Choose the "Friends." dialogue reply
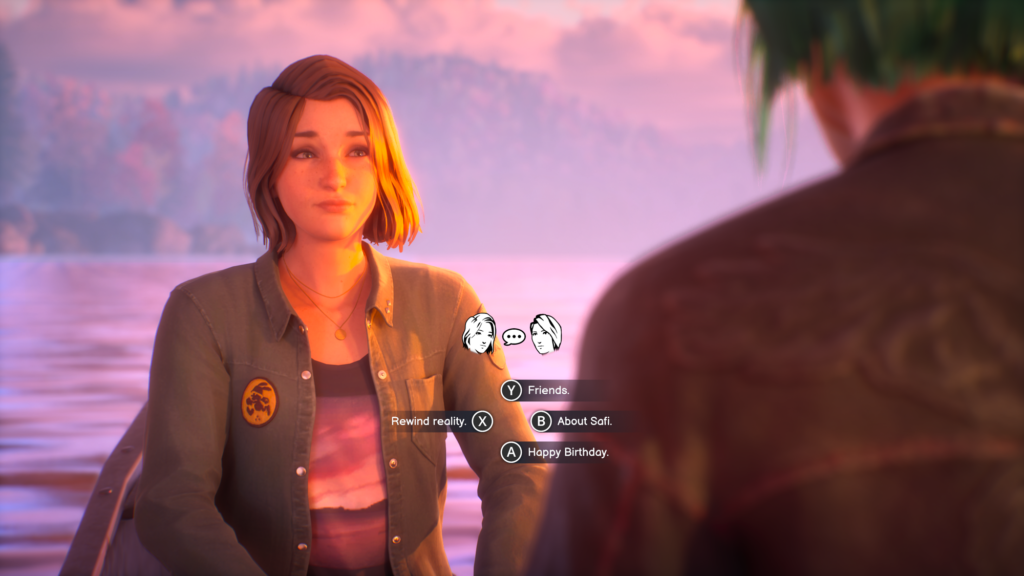Screen dimensions: 1024x576 (546, 391)
